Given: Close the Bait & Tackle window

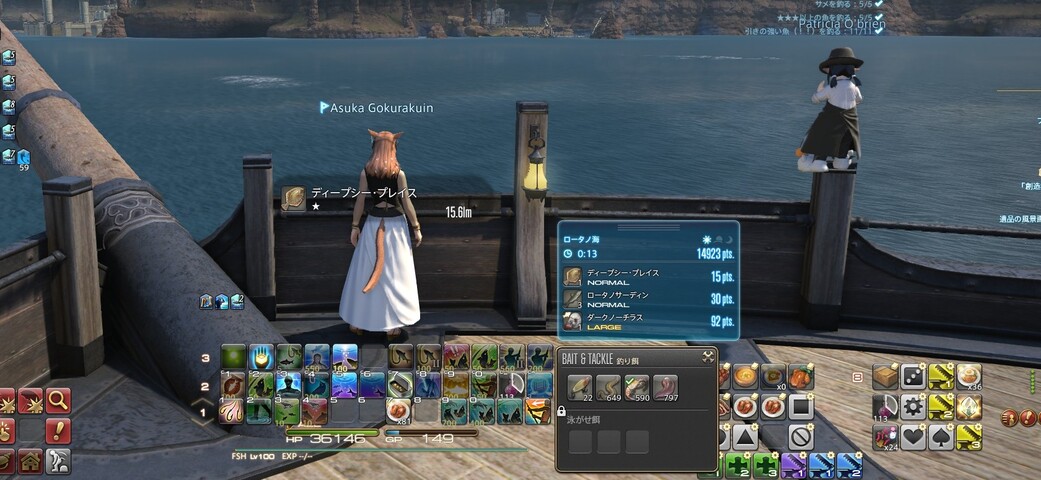Looking at the screenshot, I should [x=708, y=356].
